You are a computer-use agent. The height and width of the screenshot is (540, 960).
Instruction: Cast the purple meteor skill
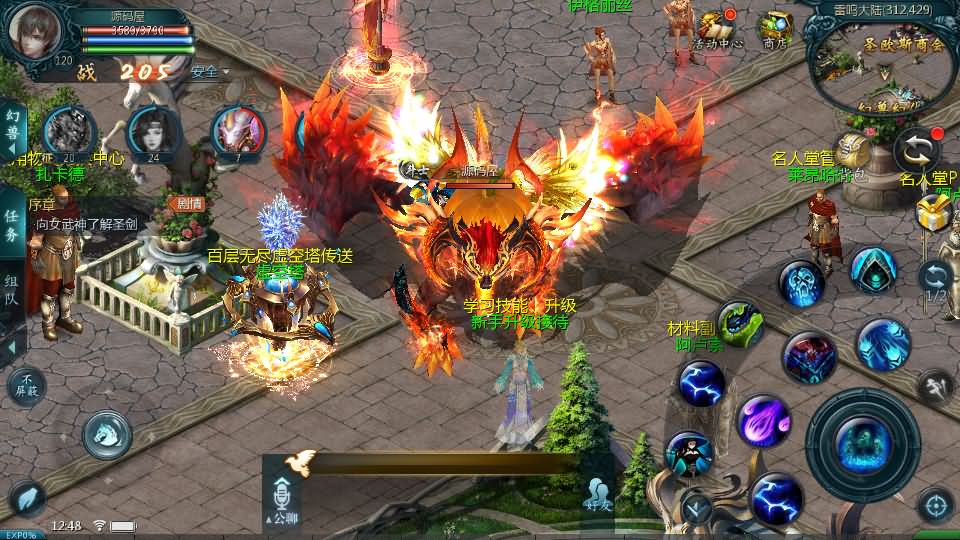(x=763, y=419)
